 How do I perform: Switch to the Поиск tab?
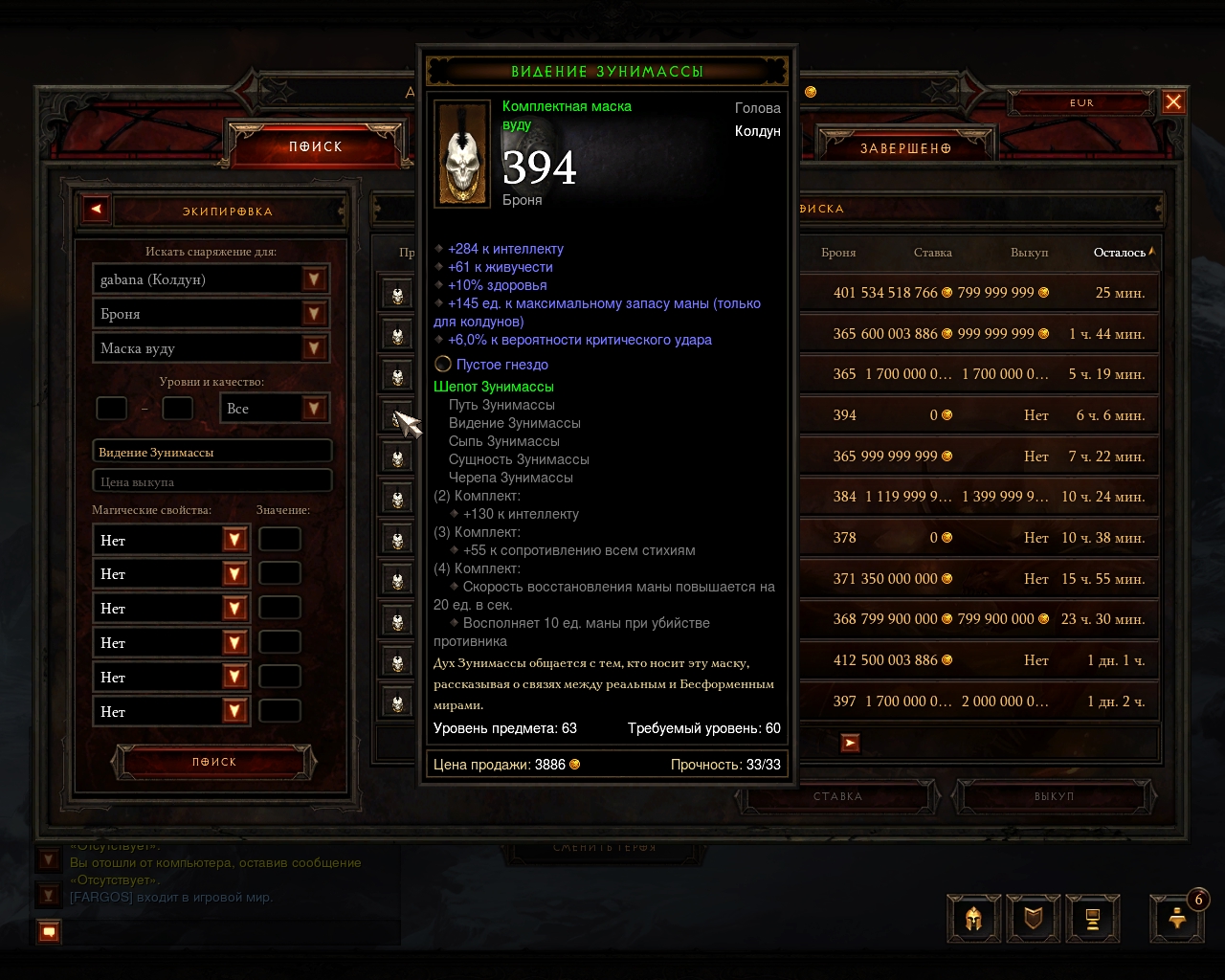316,146
